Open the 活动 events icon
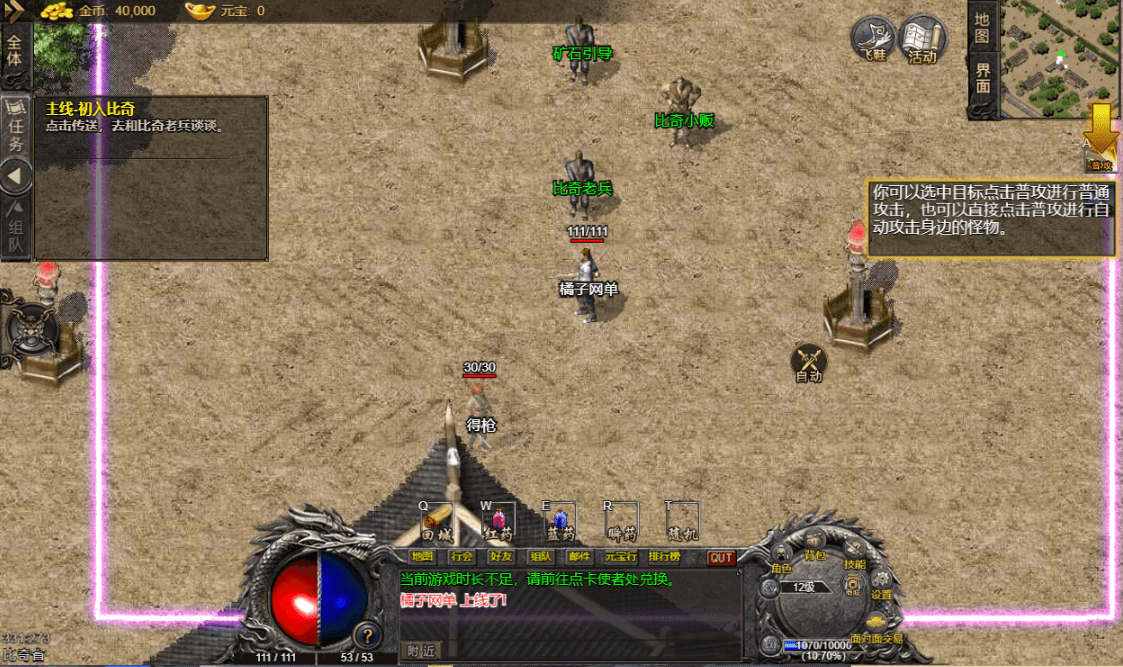This screenshot has height=667, width=1123. click(922, 39)
